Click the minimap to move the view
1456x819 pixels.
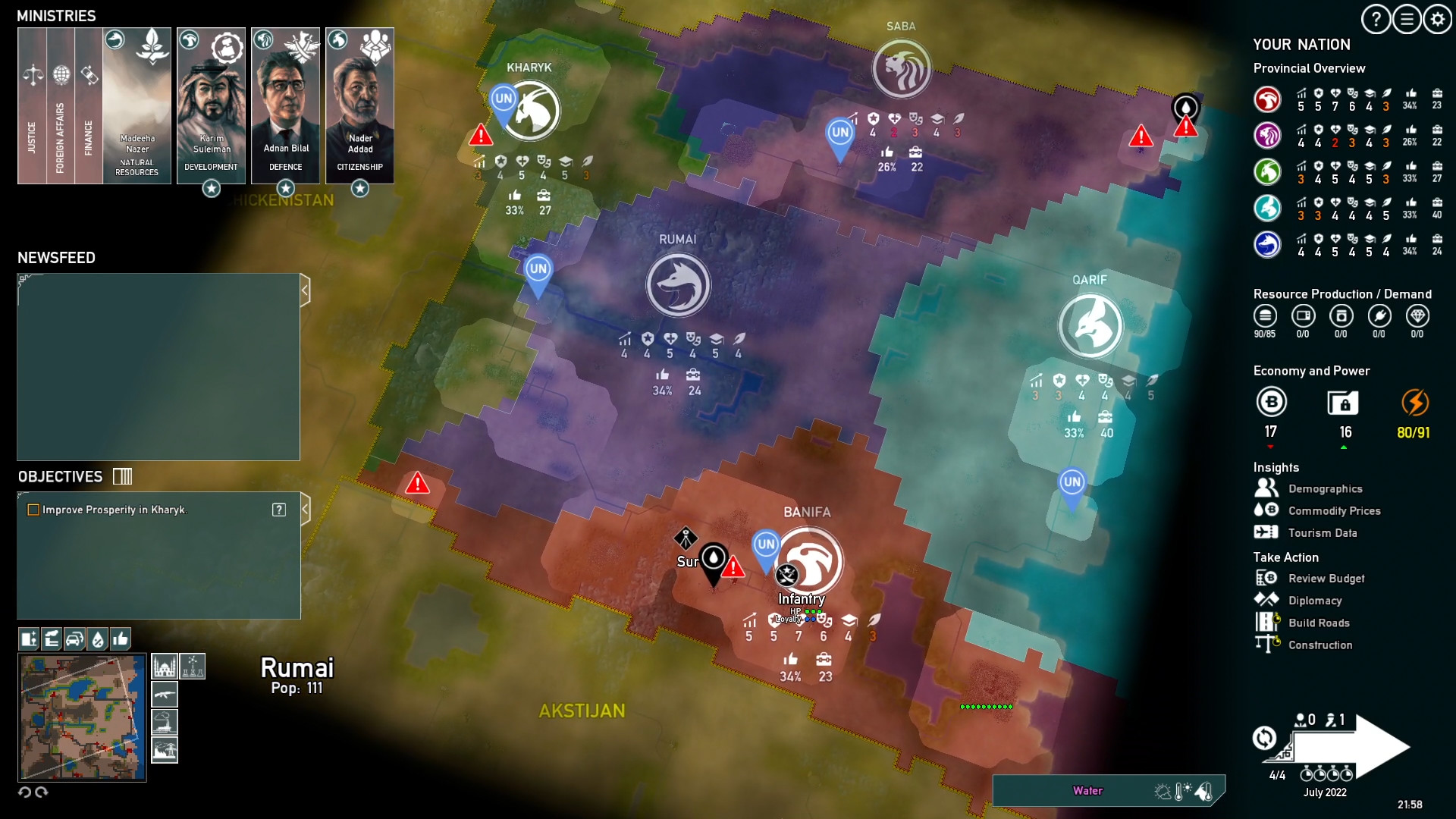pyautogui.click(x=83, y=717)
